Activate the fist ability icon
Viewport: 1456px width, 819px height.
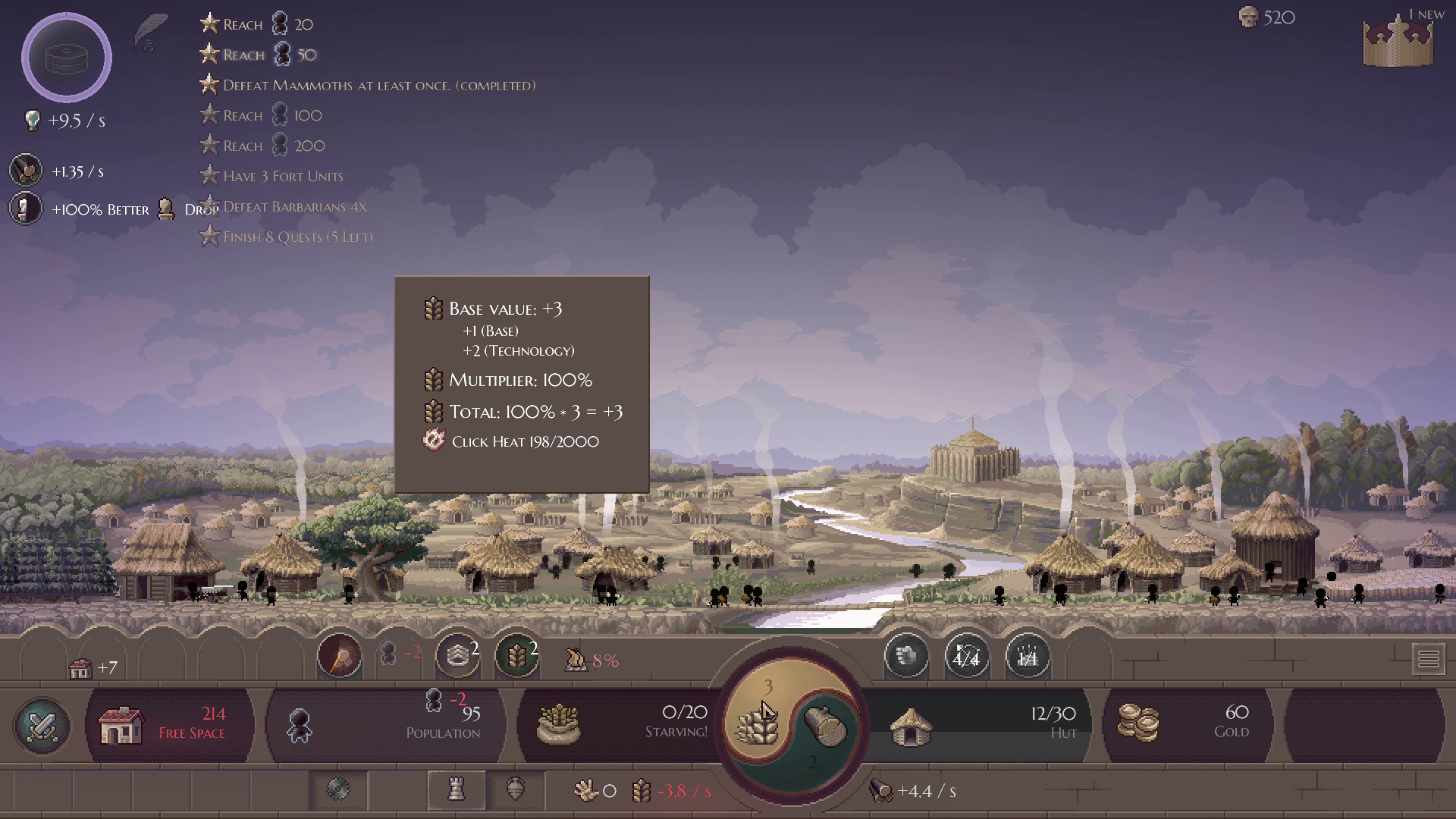coord(906,657)
